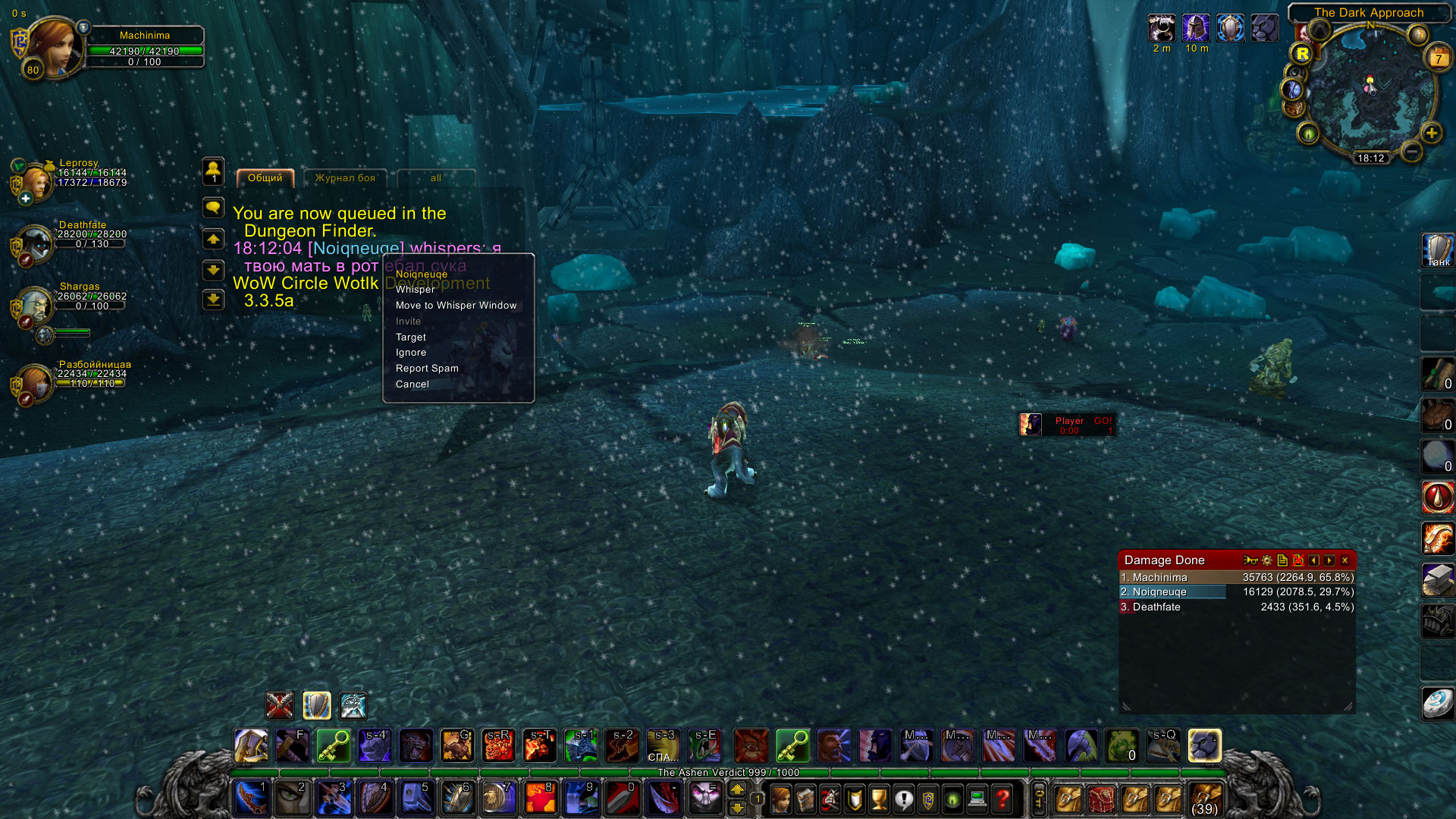
Task: Choose Whisper in the player context menu
Action: (x=415, y=290)
